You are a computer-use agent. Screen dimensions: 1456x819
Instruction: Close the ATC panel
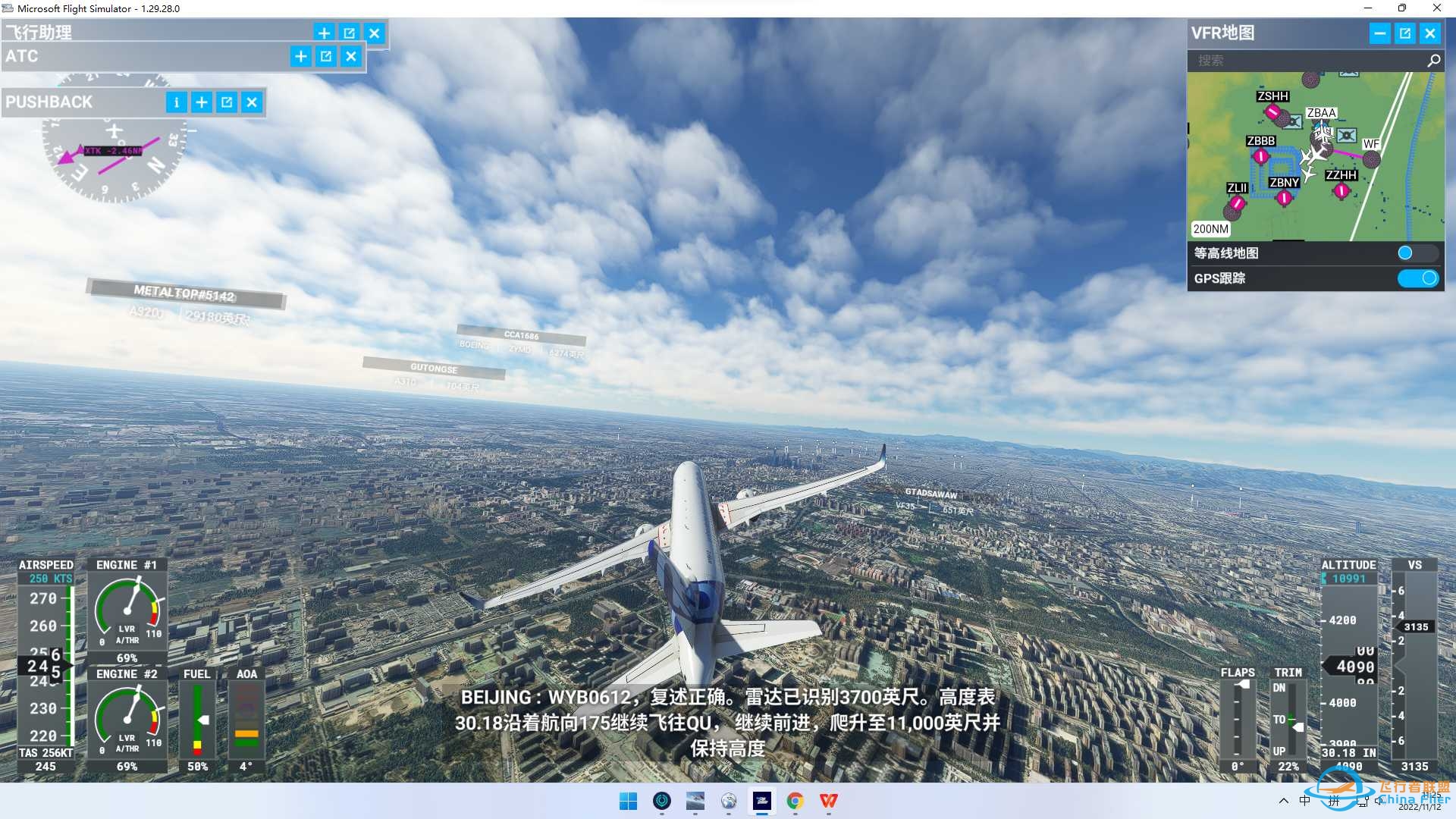pyautogui.click(x=351, y=56)
